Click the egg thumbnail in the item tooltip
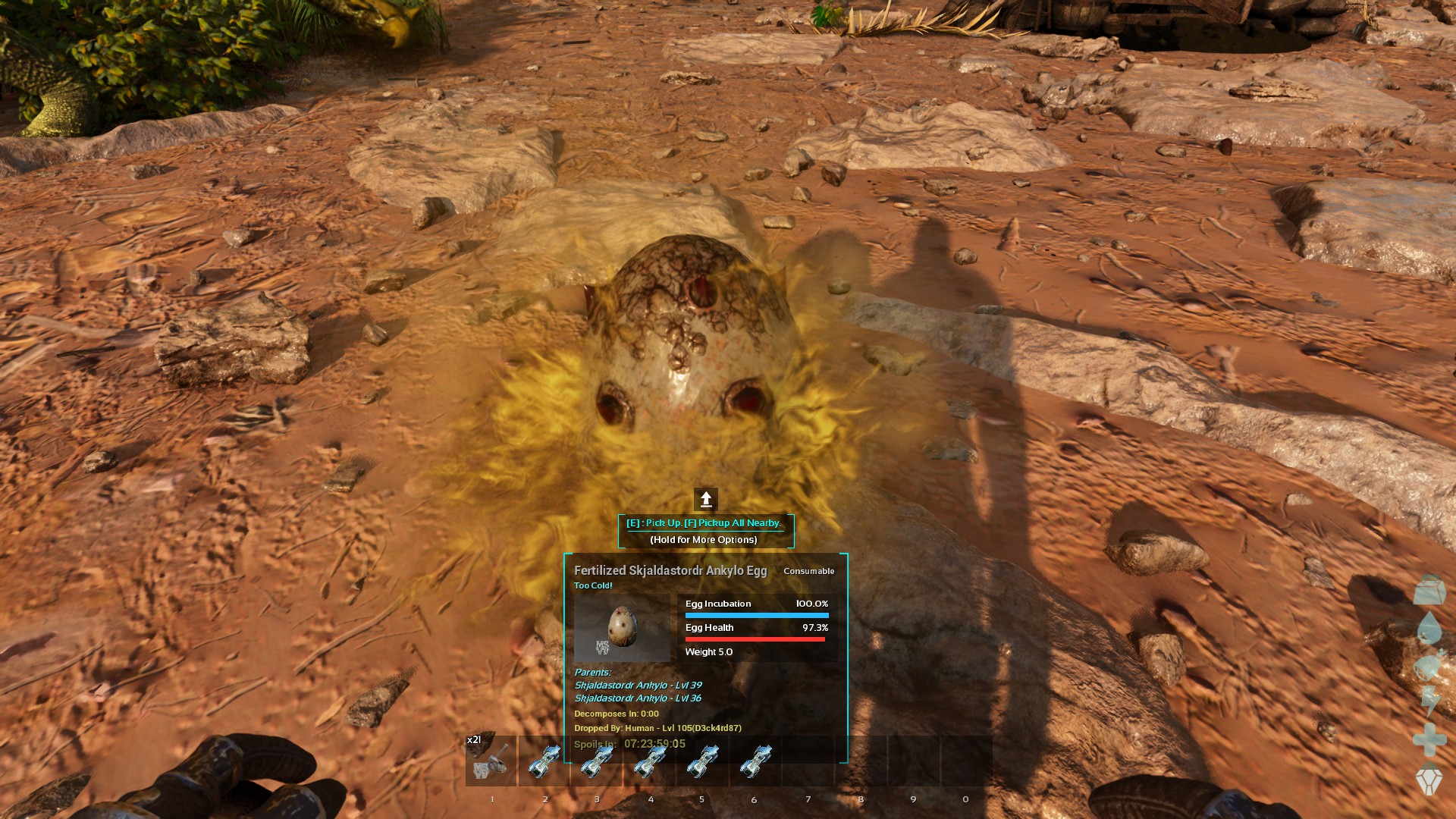This screenshot has height=819, width=1456. point(623,626)
